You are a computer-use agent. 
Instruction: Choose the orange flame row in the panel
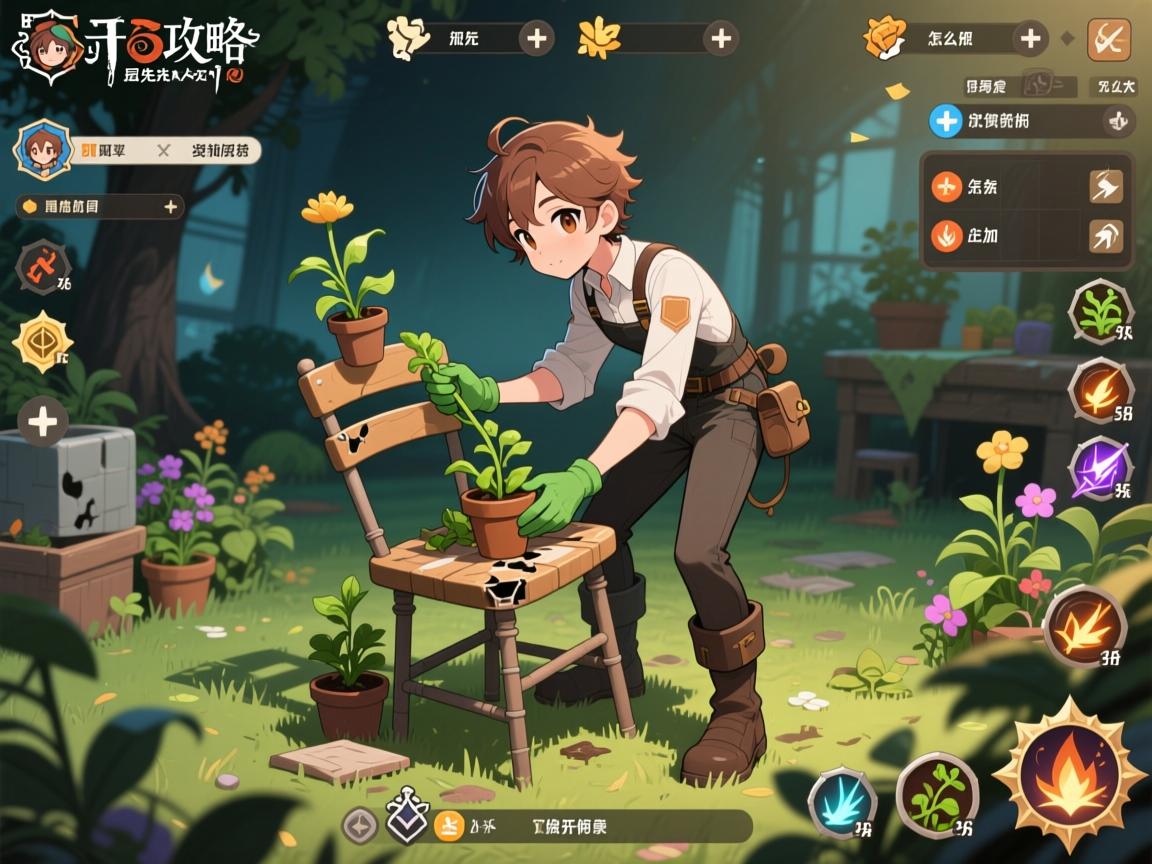tap(946, 236)
